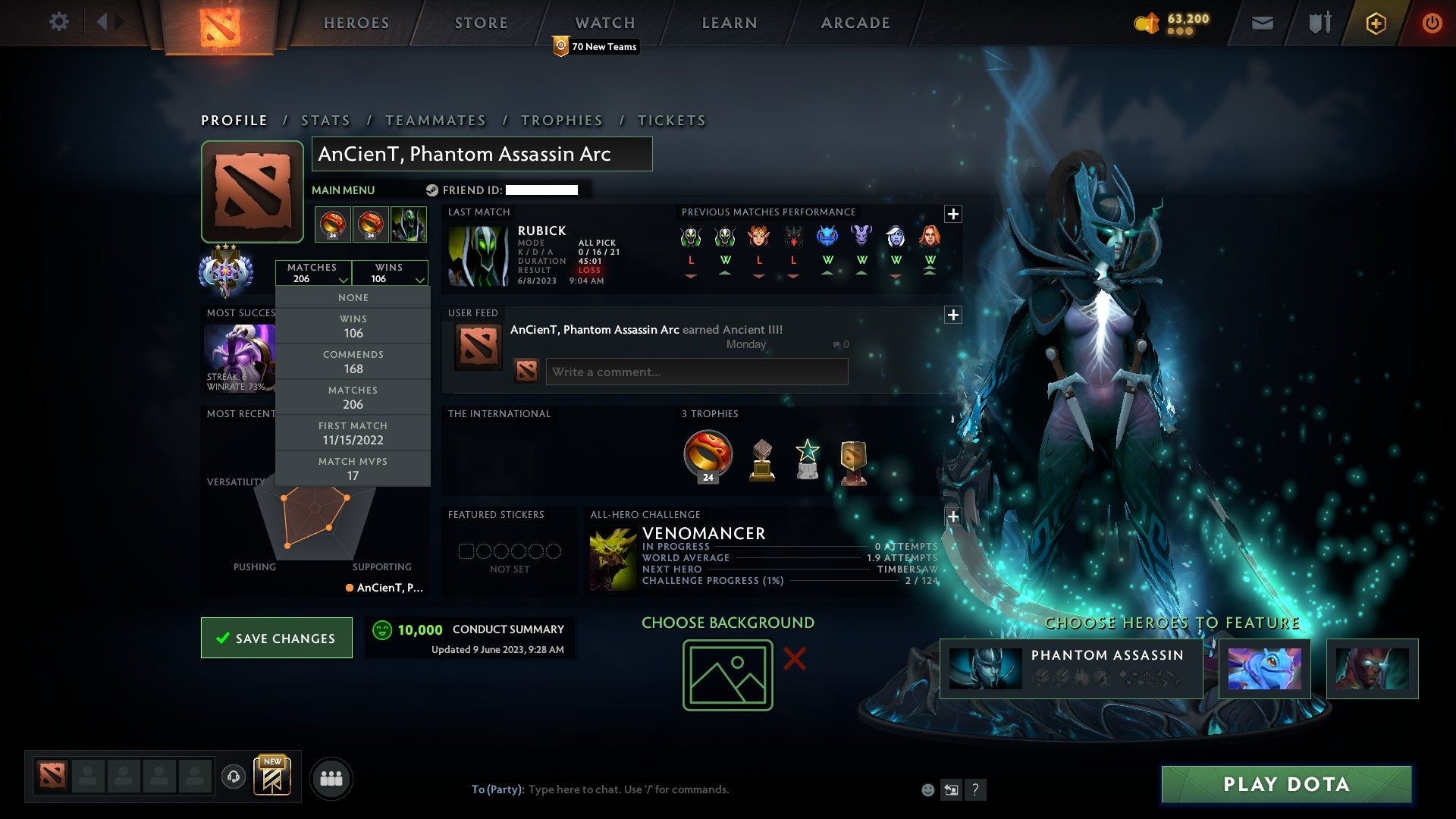This screenshot has width=1456, height=819.
Task: Open the ARCADE menu
Action: 854,23
